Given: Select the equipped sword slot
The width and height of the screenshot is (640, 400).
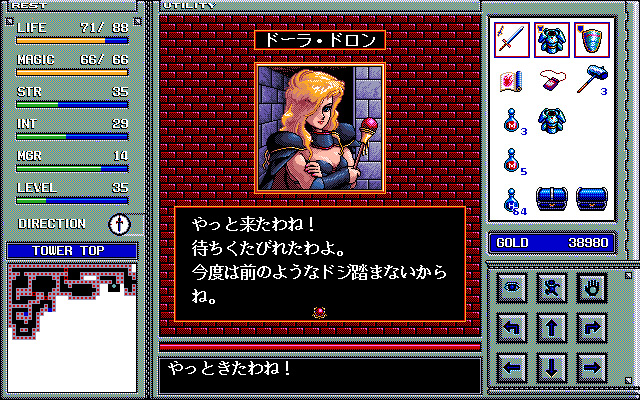Looking at the screenshot, I should [512, 38].
